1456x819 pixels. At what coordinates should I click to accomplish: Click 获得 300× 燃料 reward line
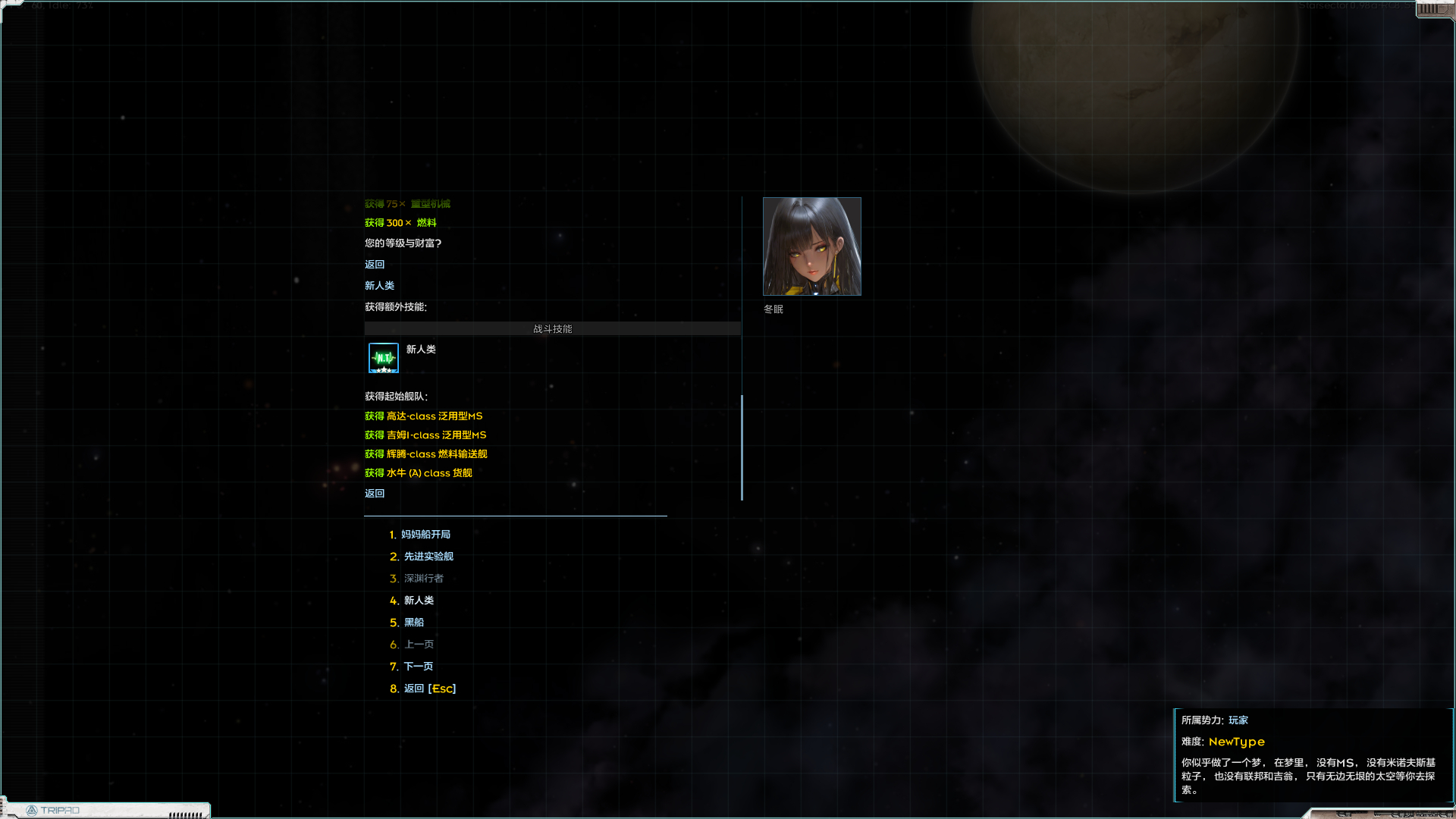point(400,222)
